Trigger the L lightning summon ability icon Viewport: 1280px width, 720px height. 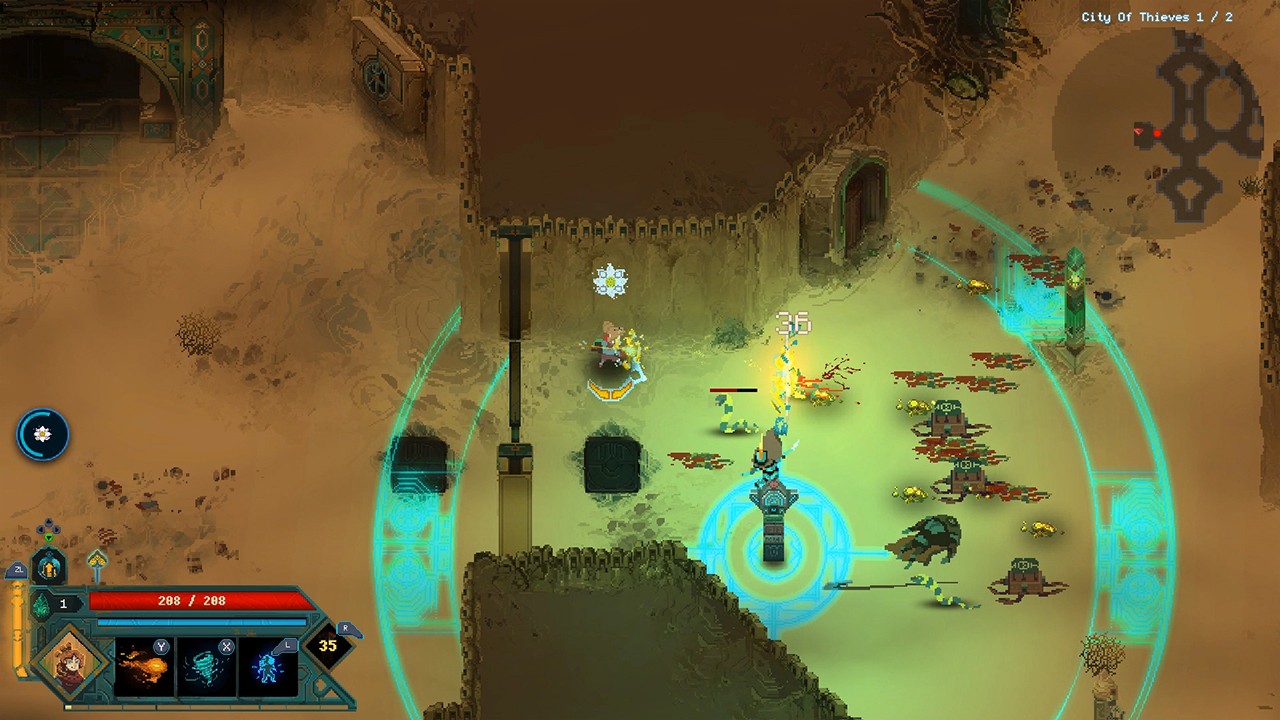(x=267, y=666)
